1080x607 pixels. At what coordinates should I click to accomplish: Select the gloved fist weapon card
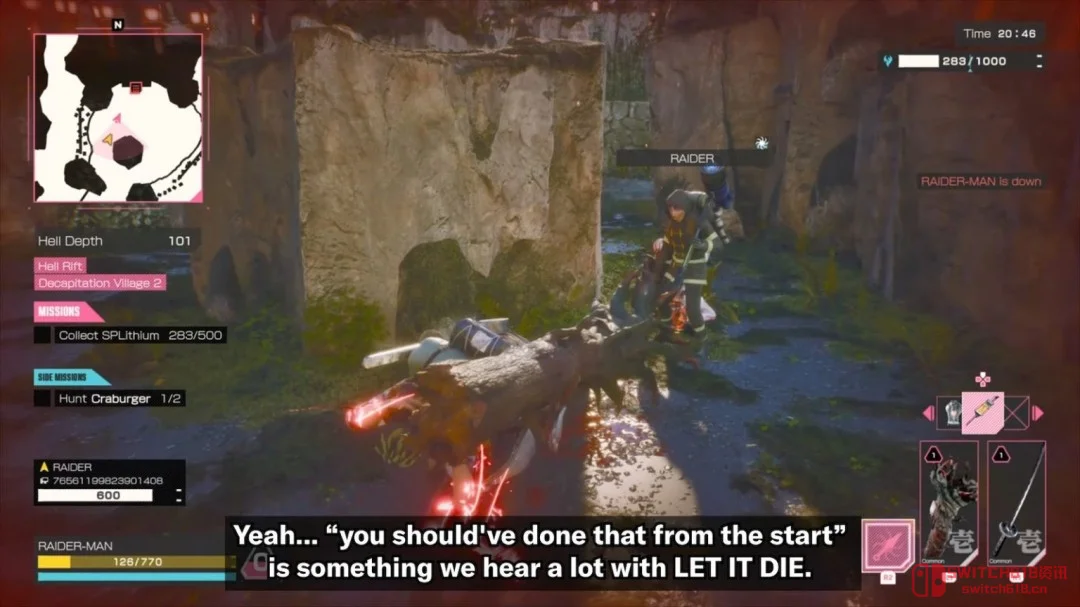coord(948,499)
